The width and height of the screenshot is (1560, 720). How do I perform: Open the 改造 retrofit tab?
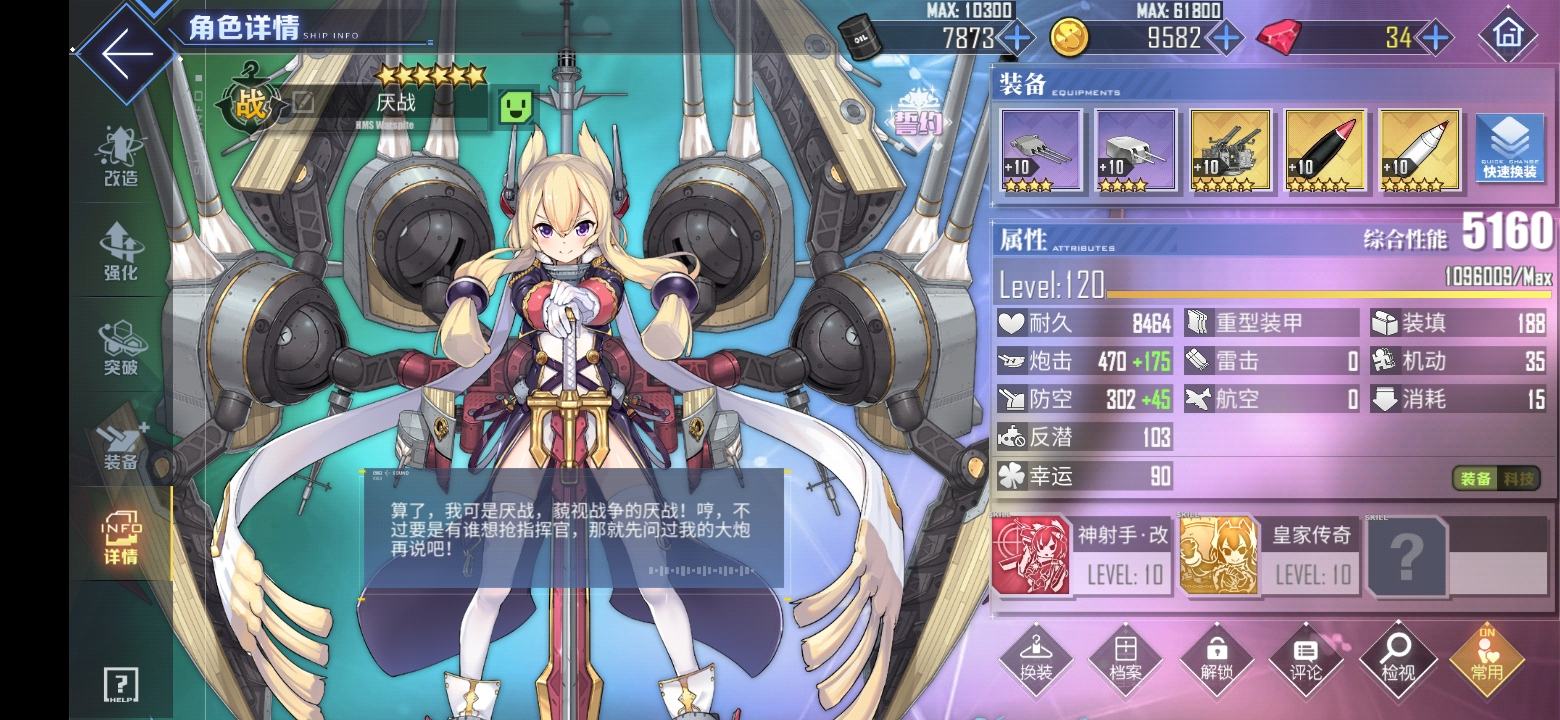[x=121, y=158]
